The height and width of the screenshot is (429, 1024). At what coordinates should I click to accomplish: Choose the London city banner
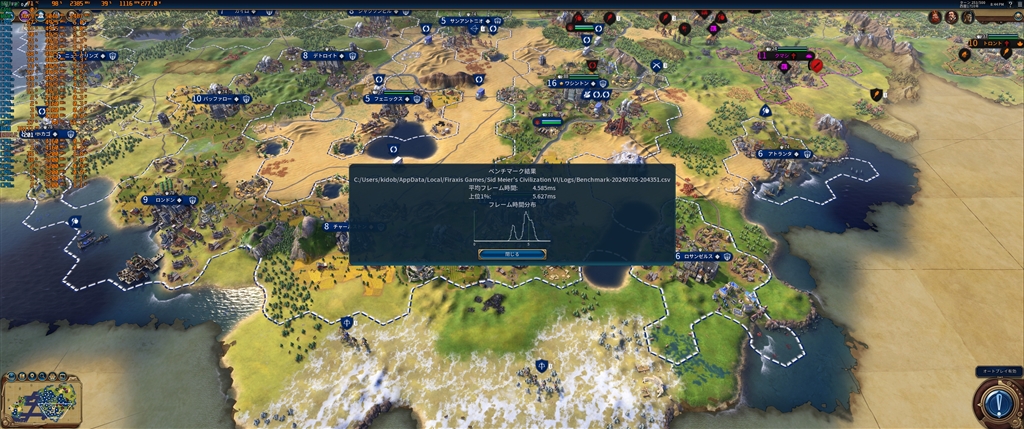(x=168, y=200)
